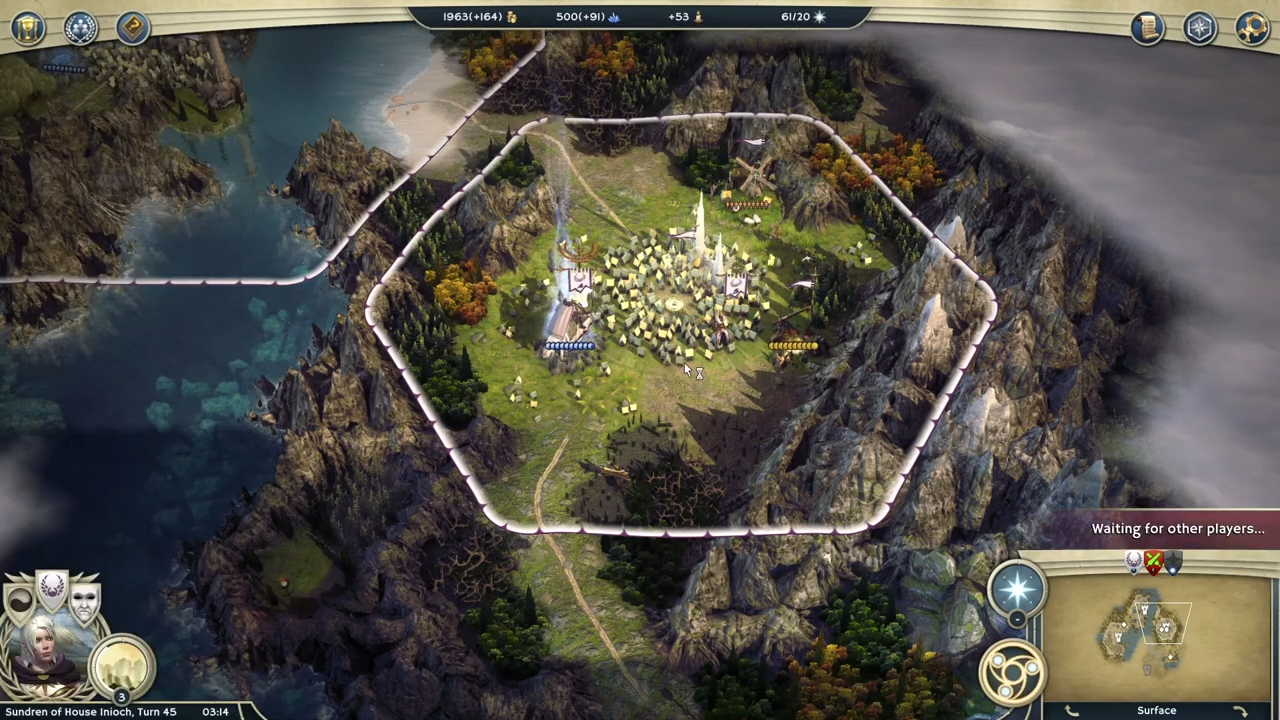The height and width of the screenshot is (720, 1280).
Task: Select the faction crest above the portrait
Action: point(52,590)
